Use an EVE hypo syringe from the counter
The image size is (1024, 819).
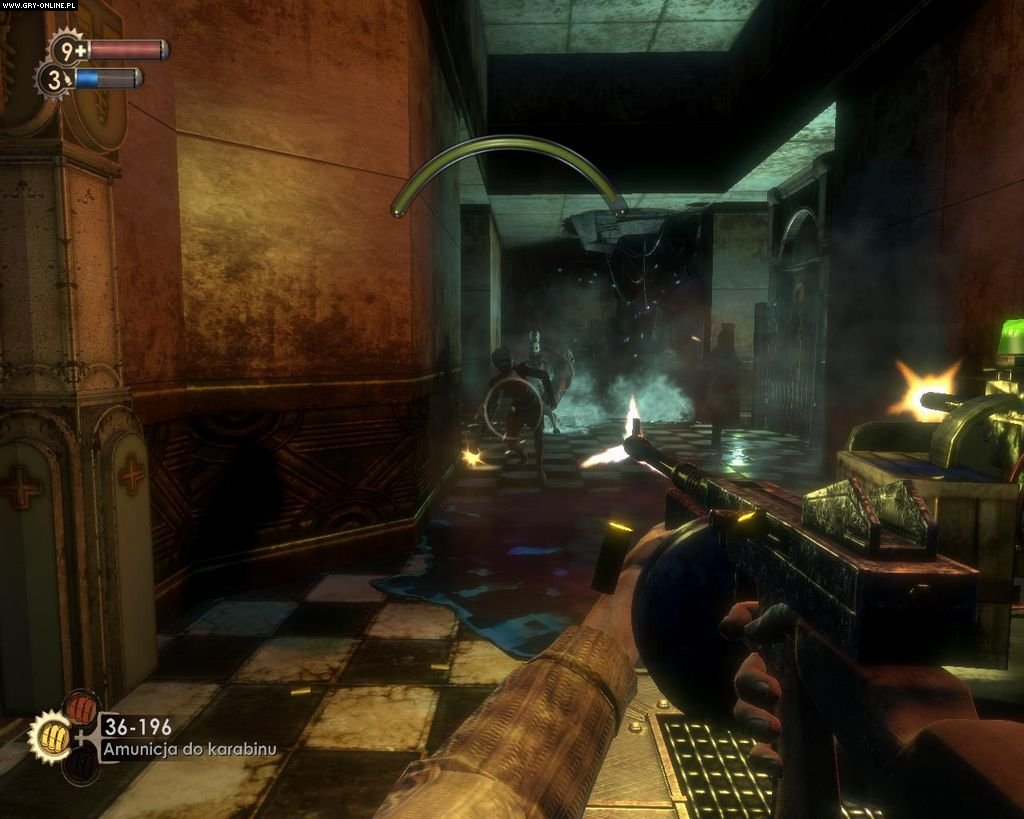coord(53,78)
